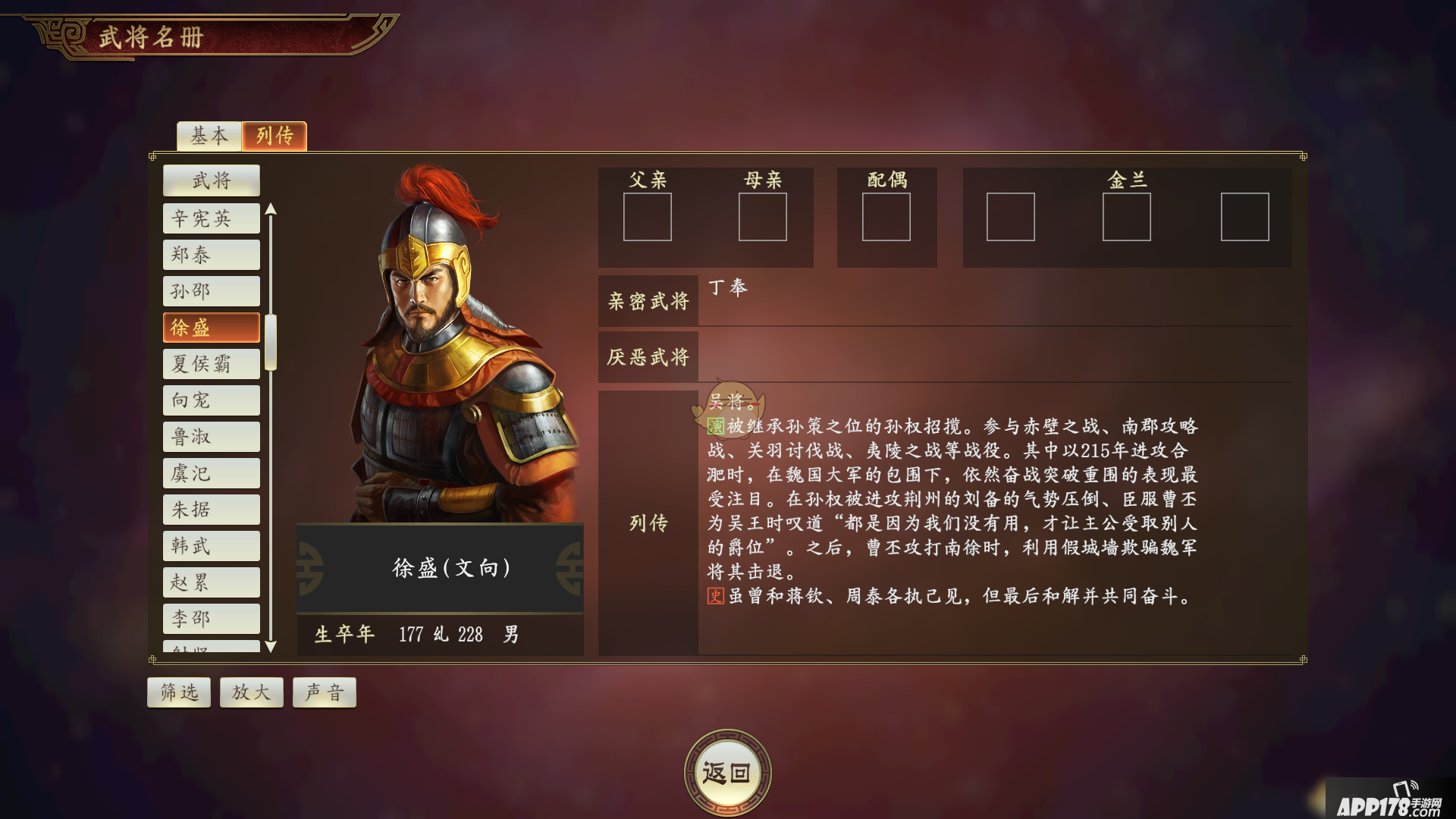Click the 筛选 filter button
The width and height of the screenshot is (1456, 819).
(178, 692)
